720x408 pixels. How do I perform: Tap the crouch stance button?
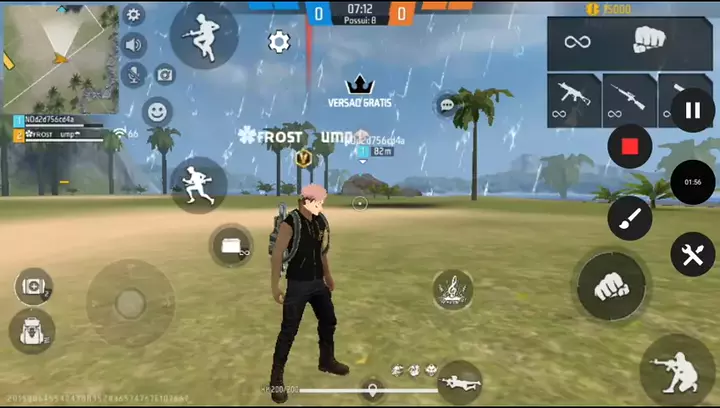pos(678,368)
